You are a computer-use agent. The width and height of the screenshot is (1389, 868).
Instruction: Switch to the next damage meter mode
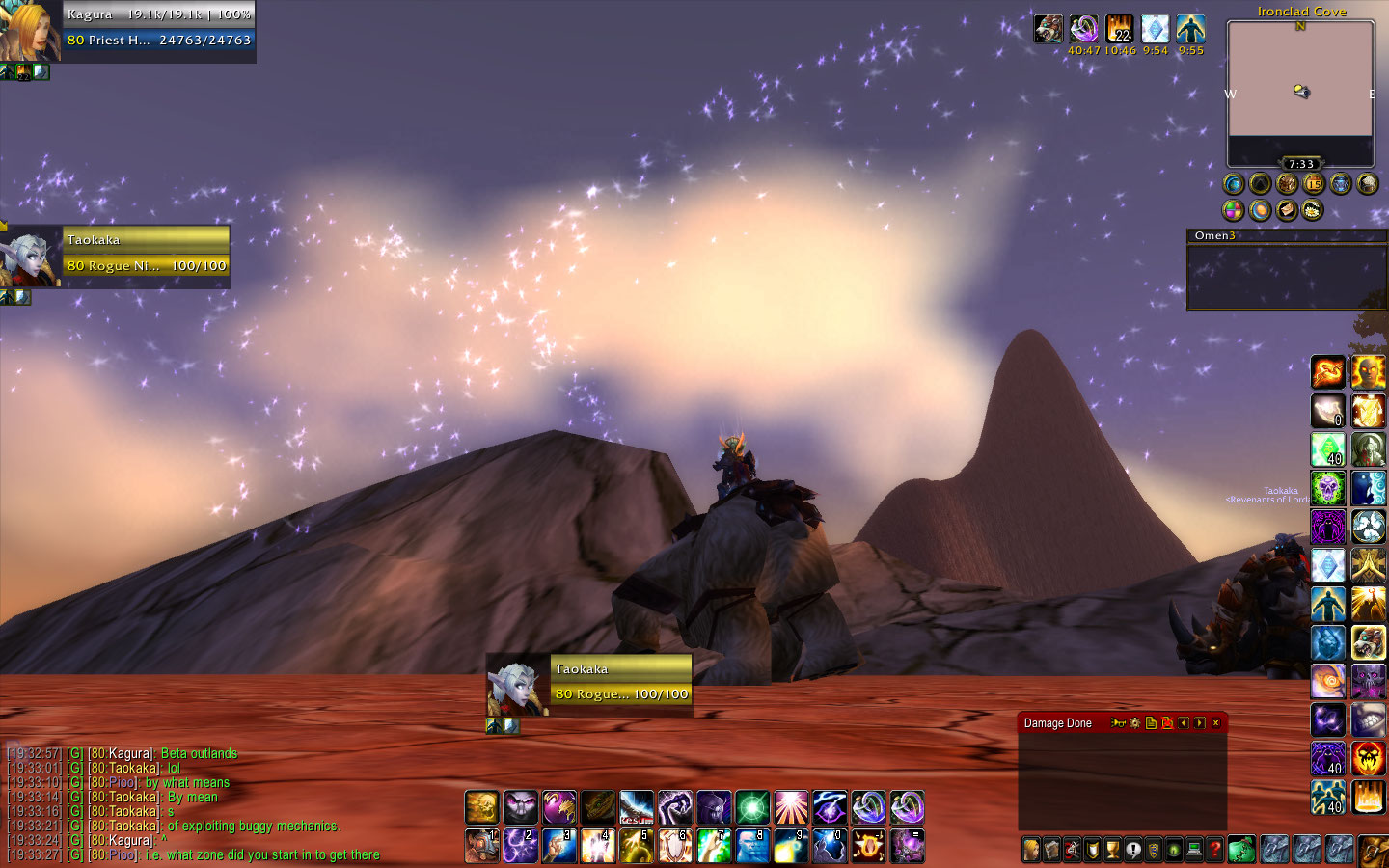[1199, 723]
